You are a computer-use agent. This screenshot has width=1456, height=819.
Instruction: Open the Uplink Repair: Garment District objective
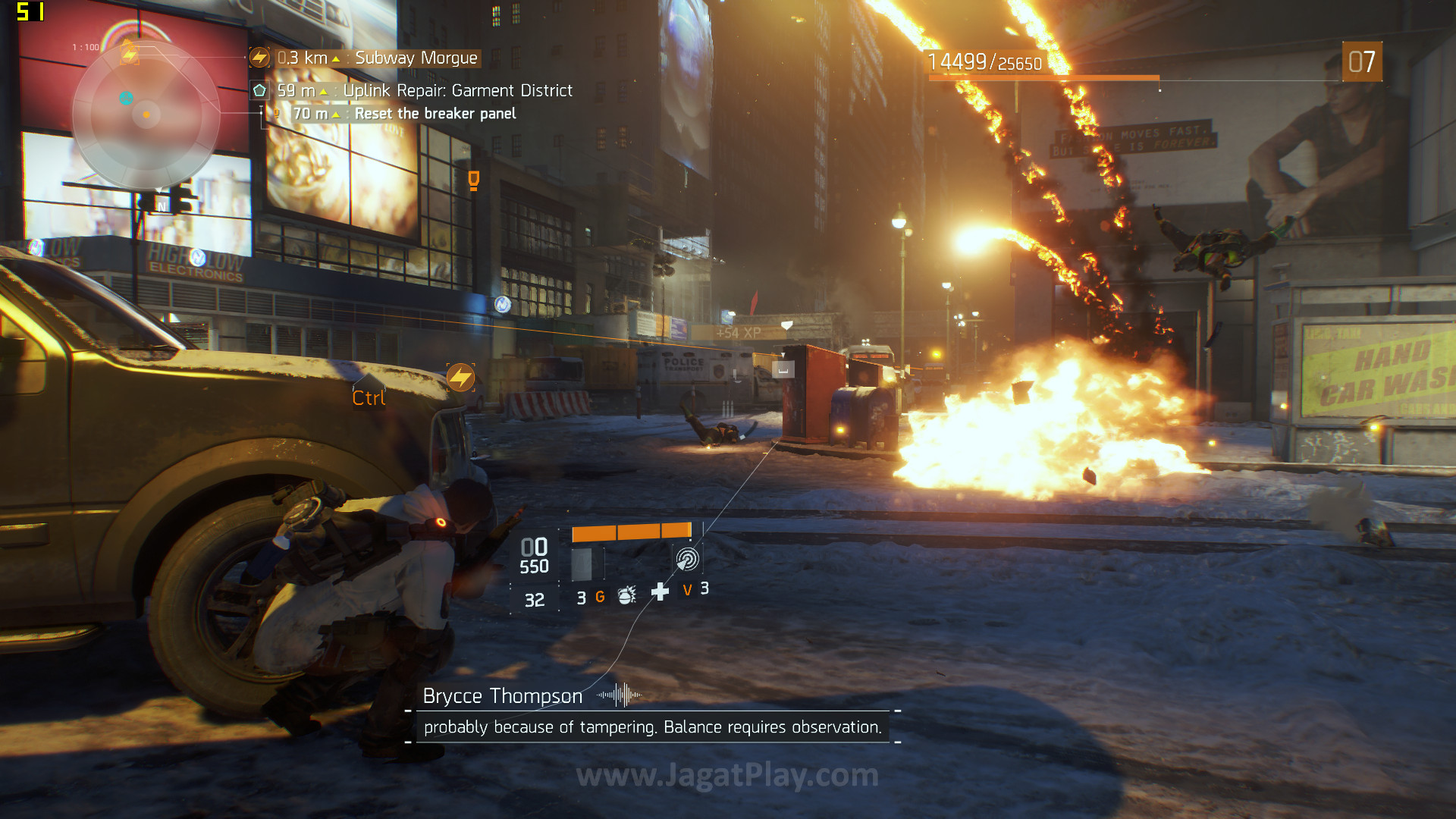tap(457, 91)
